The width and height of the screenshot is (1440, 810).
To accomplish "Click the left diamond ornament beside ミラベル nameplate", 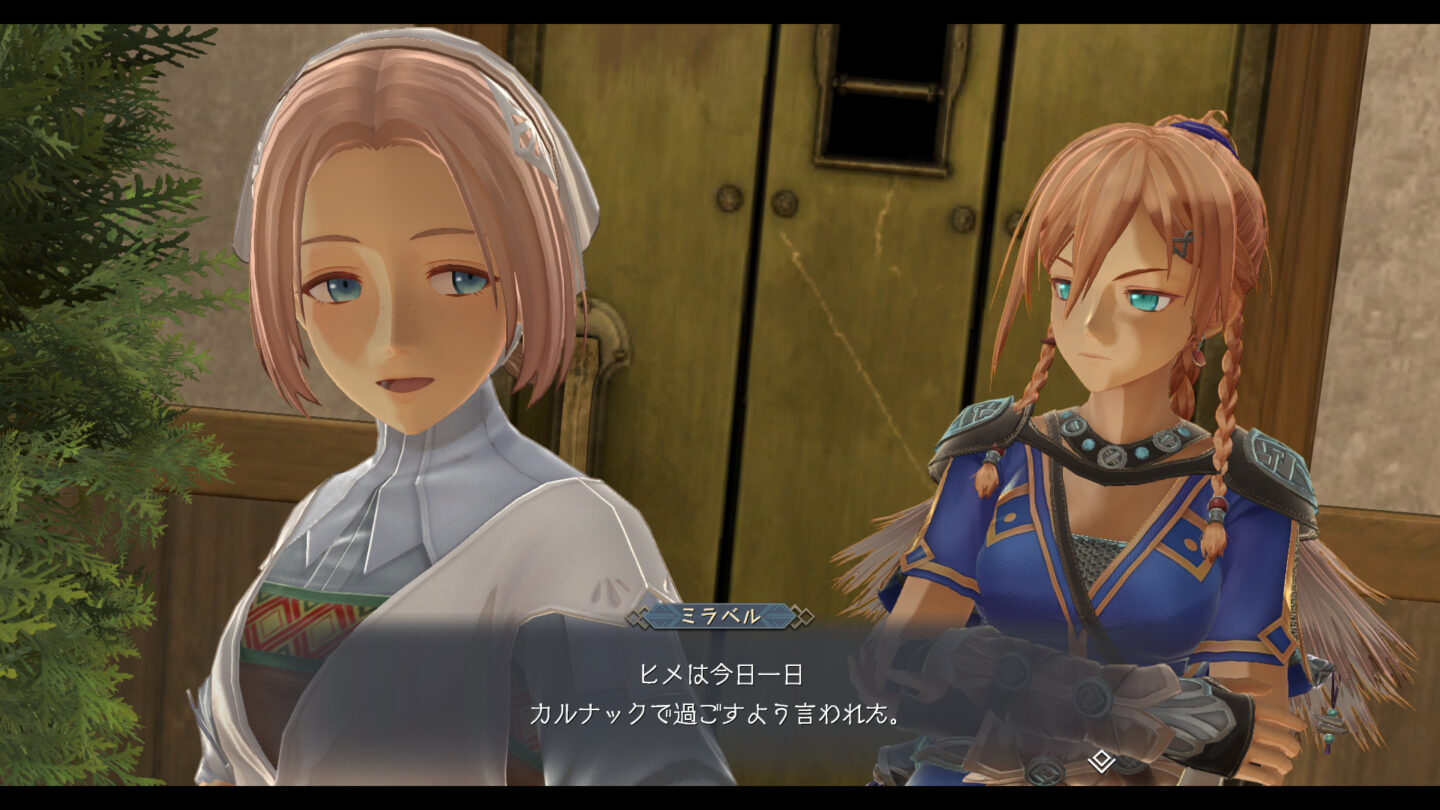I will (x=640, y=616).
